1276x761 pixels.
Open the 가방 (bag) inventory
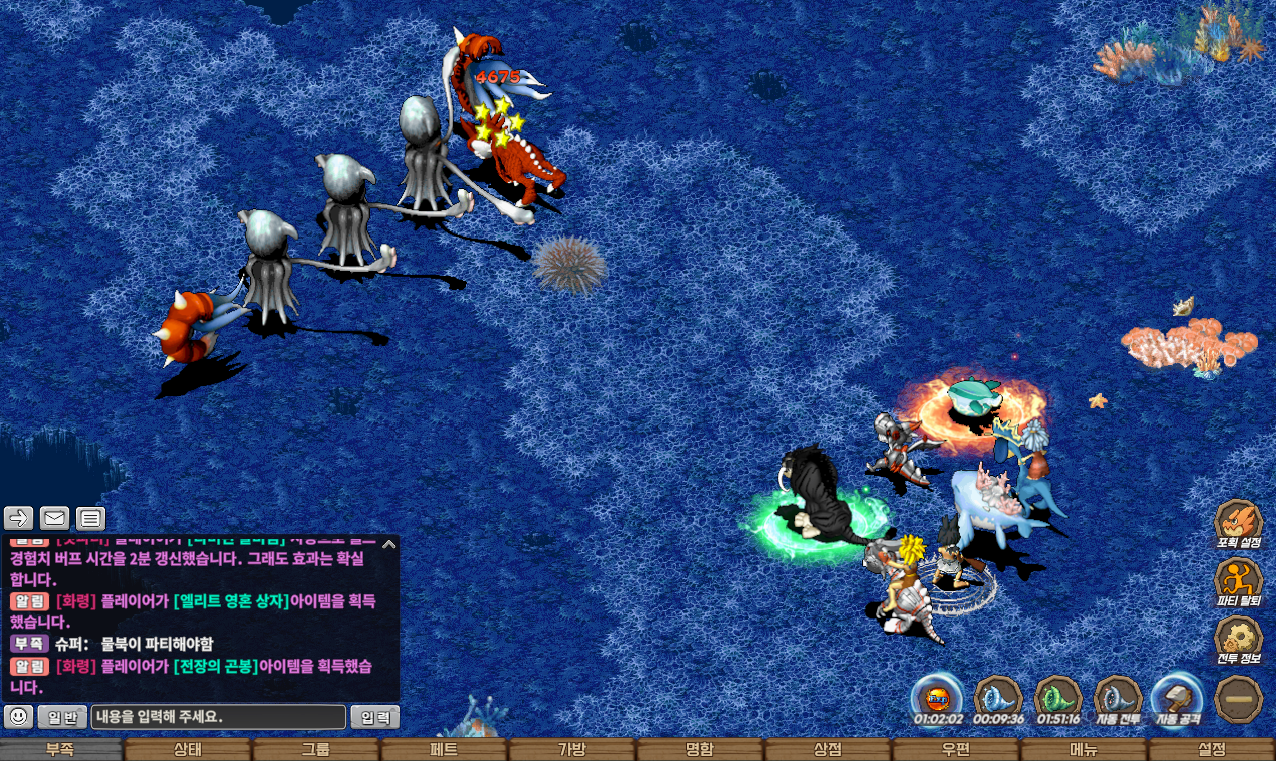[x=572, y=750]
